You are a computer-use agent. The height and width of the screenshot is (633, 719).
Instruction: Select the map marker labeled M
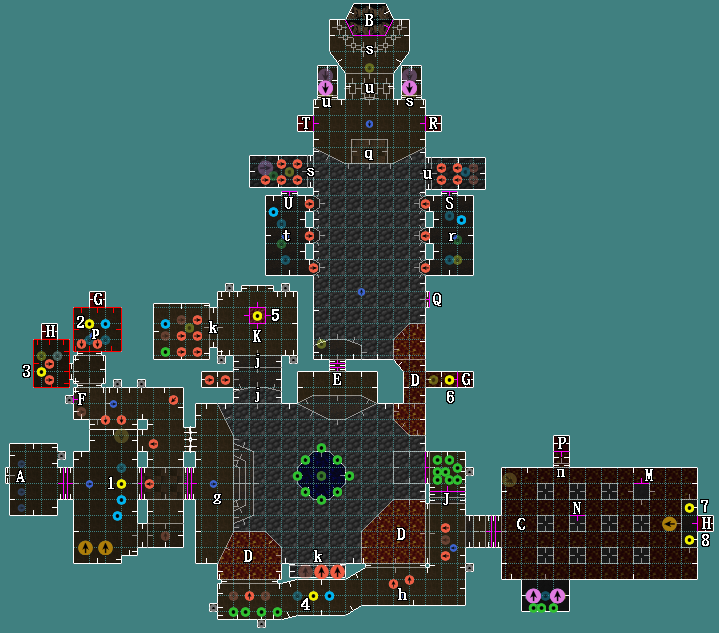[648, 476]
